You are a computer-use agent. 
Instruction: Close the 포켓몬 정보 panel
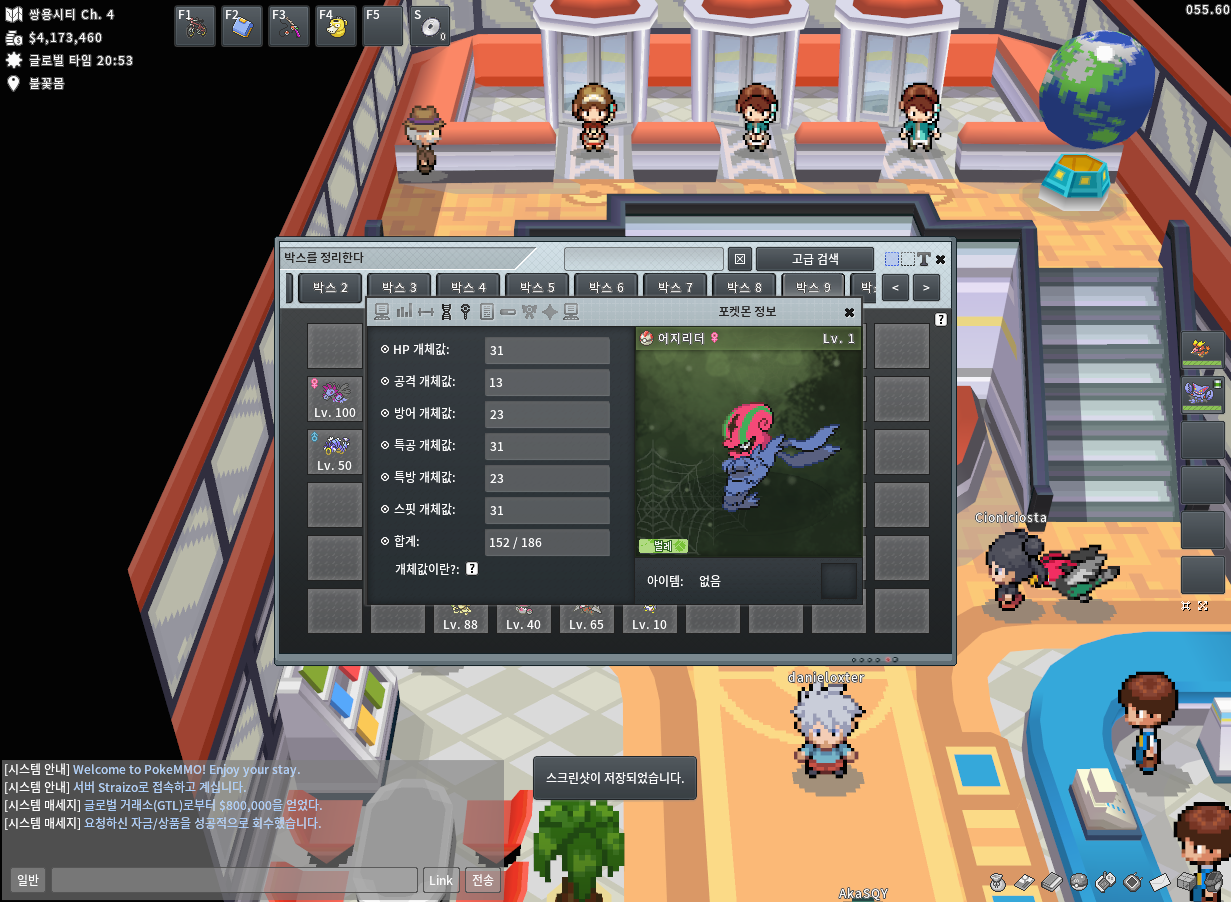point(849,312)
